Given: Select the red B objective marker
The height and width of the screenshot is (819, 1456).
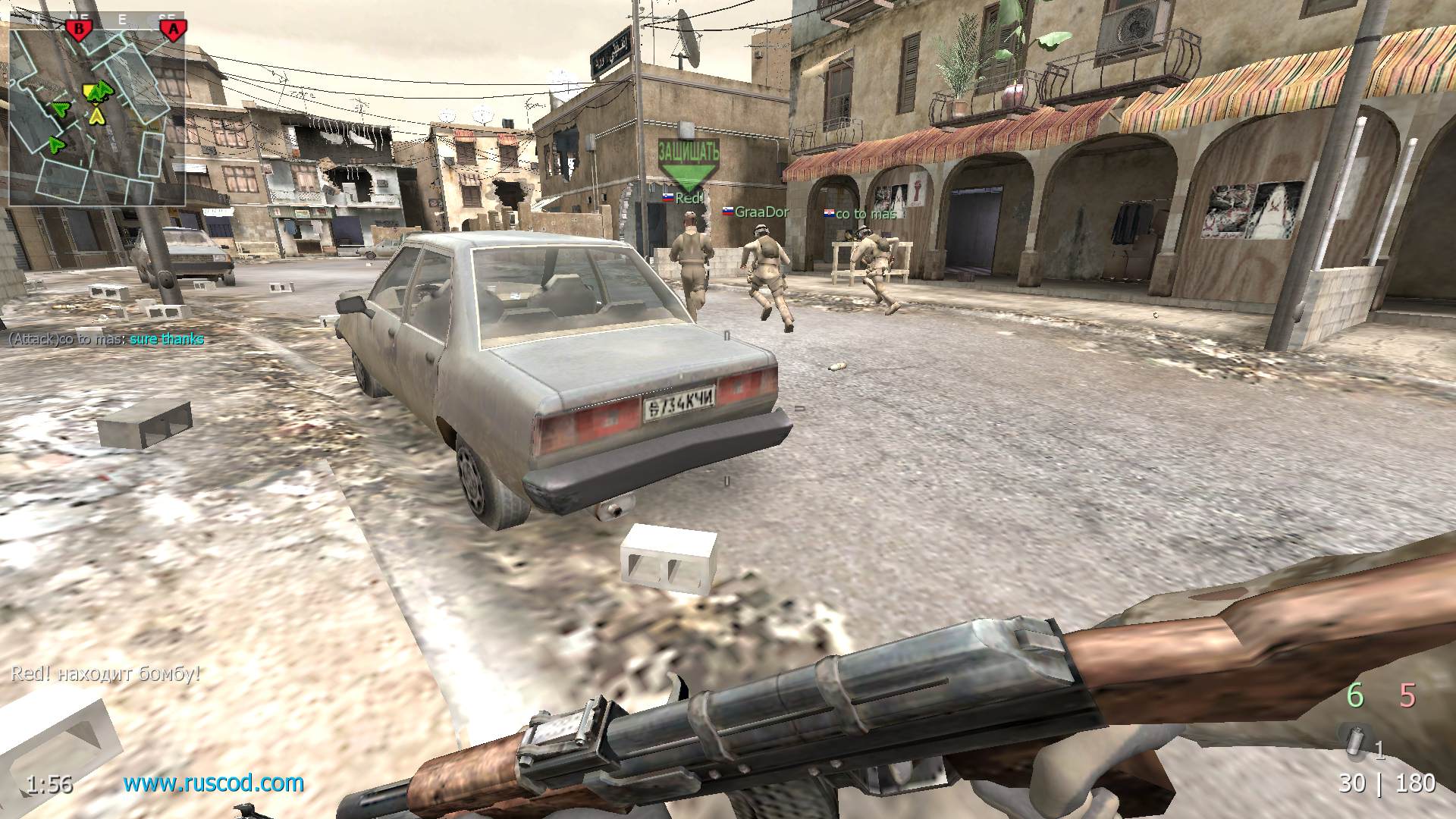Looking at the screenshot, I should 78,30.
